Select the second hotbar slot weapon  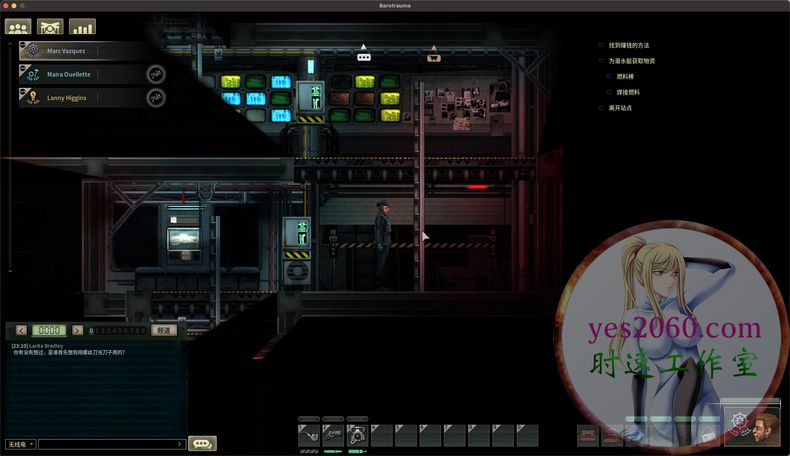click(333, 435)
